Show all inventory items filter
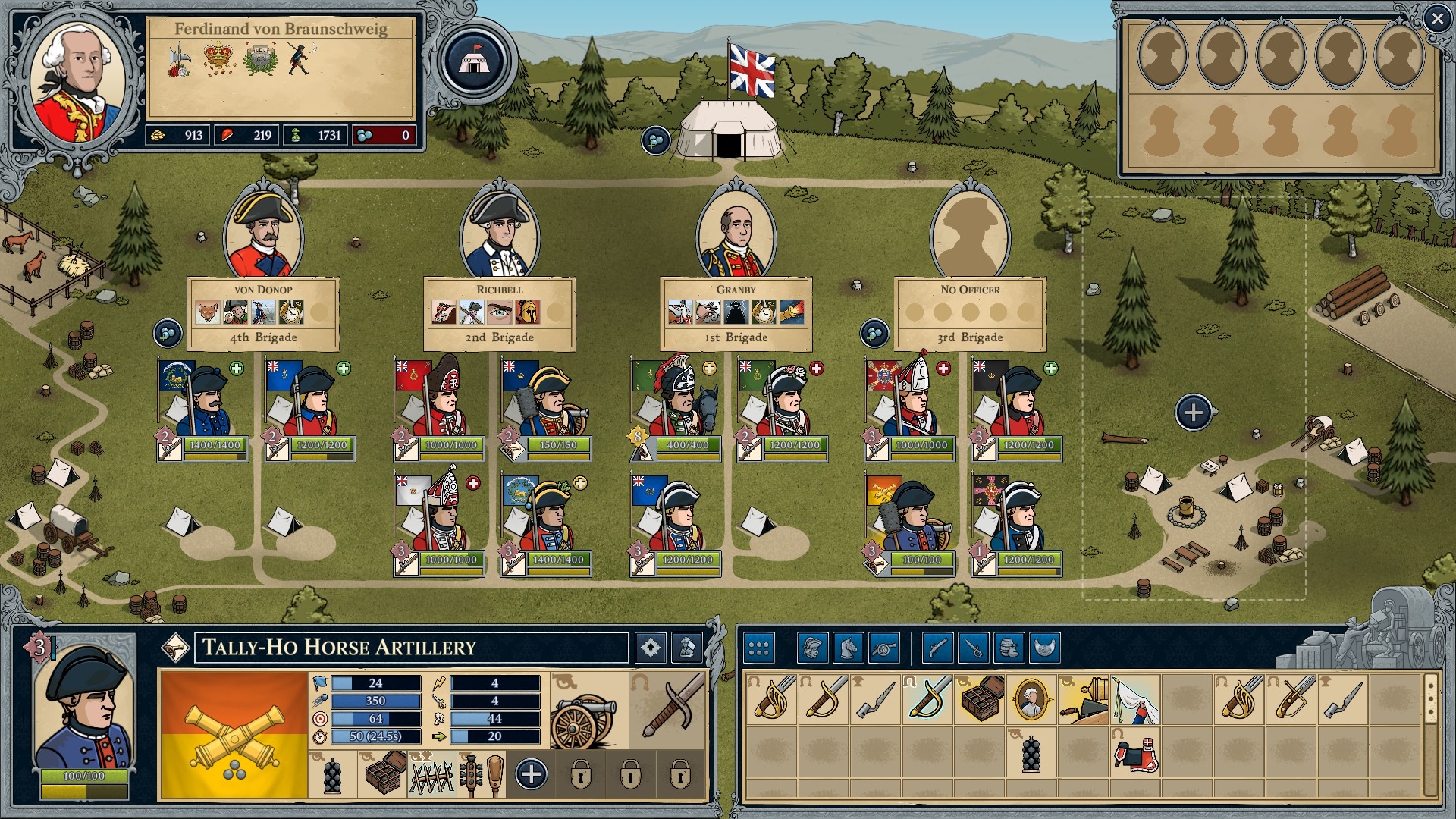Image resolution: width=1456 pixels, height=819 pixels. point(758,648)
